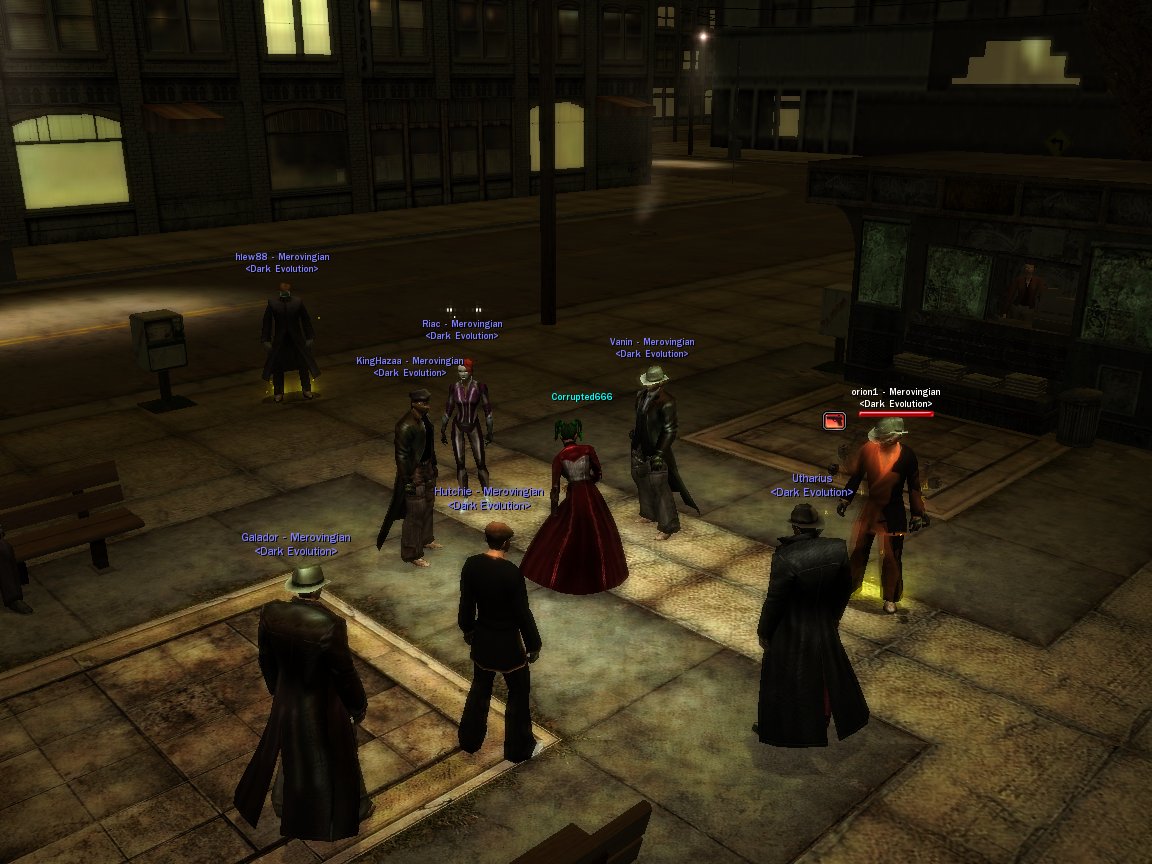Click the Vanin - Merovingian name label
The width and height of the screenshot is (1152, 864).
[652, 342]
